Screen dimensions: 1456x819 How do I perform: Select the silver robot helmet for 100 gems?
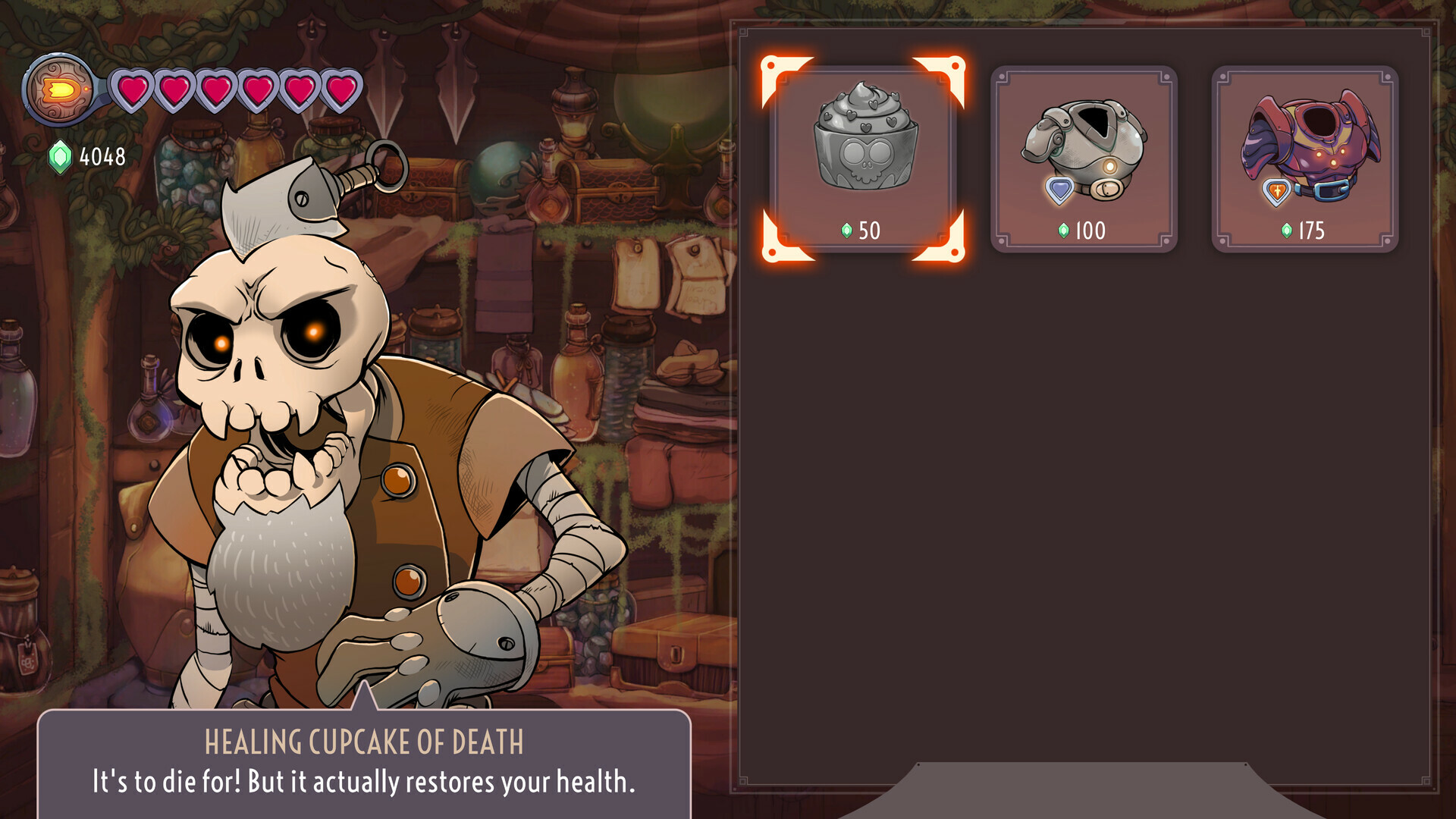coord(1083,157)
